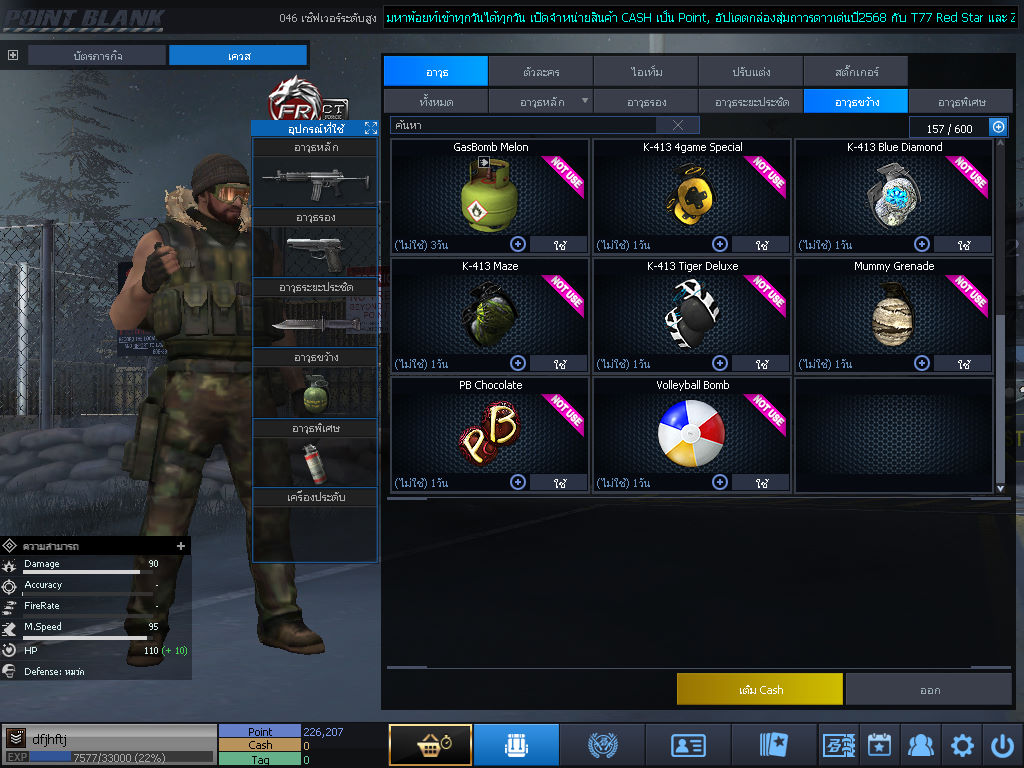Choose the ทั้งหมด weapon filter
This screenshot has height=768, width=1024.
436,102
